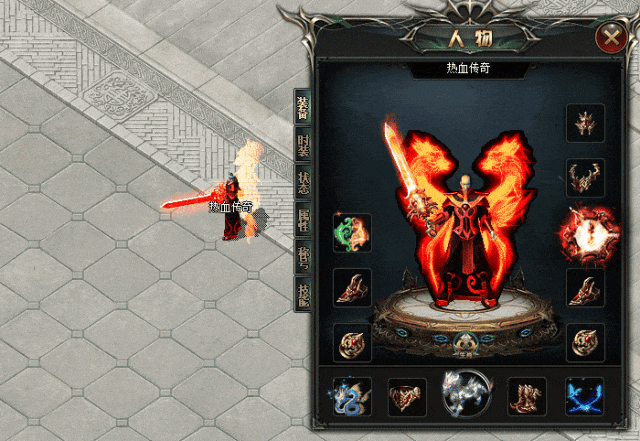The width and height of the screenshot is (640, 441).
Task: Show the 状态 status tab
Action: [x=302, y=181]
